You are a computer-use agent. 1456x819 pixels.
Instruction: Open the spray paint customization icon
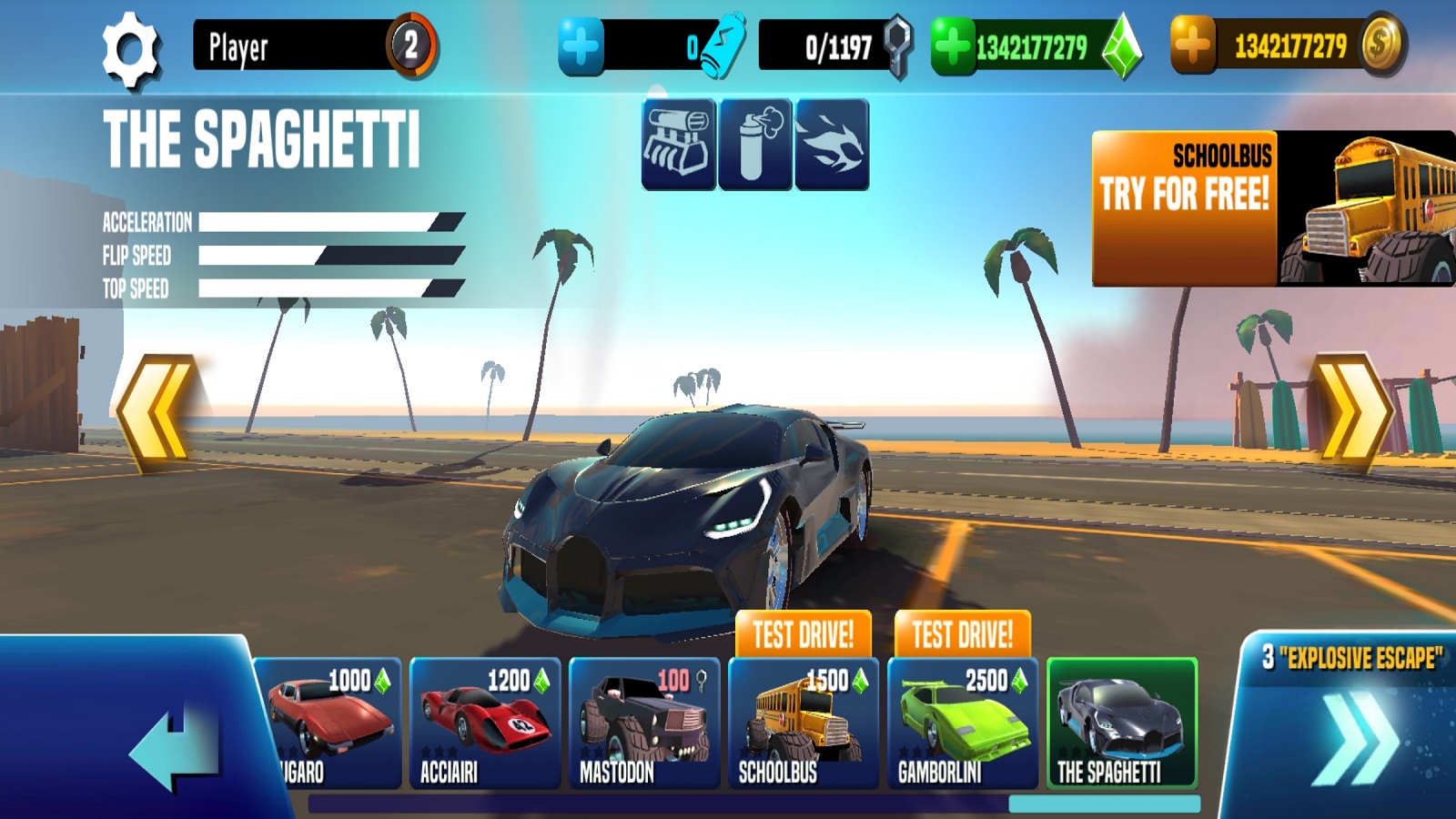[x=755, y=145]
